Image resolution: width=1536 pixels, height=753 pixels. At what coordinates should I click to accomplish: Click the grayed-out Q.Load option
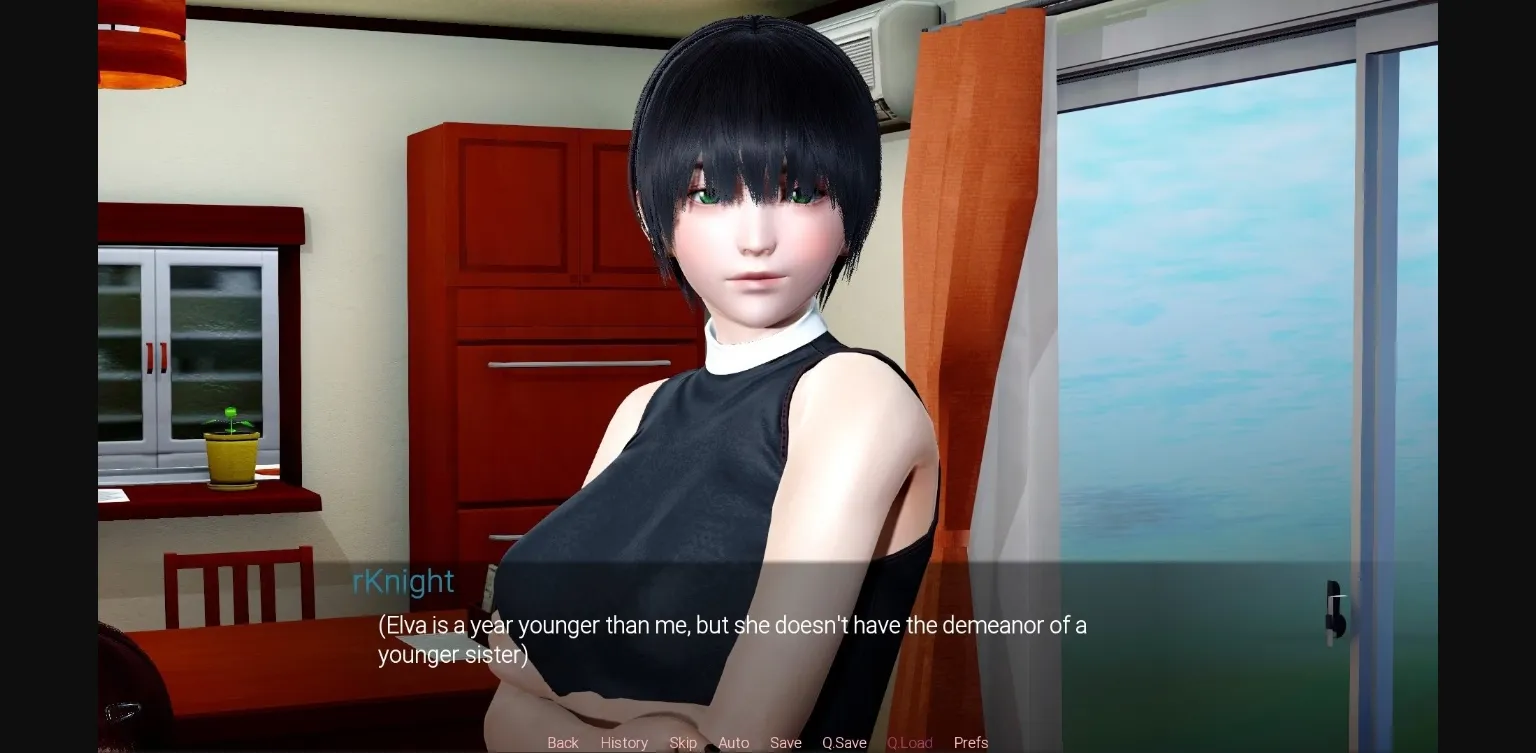click(909, 742)
